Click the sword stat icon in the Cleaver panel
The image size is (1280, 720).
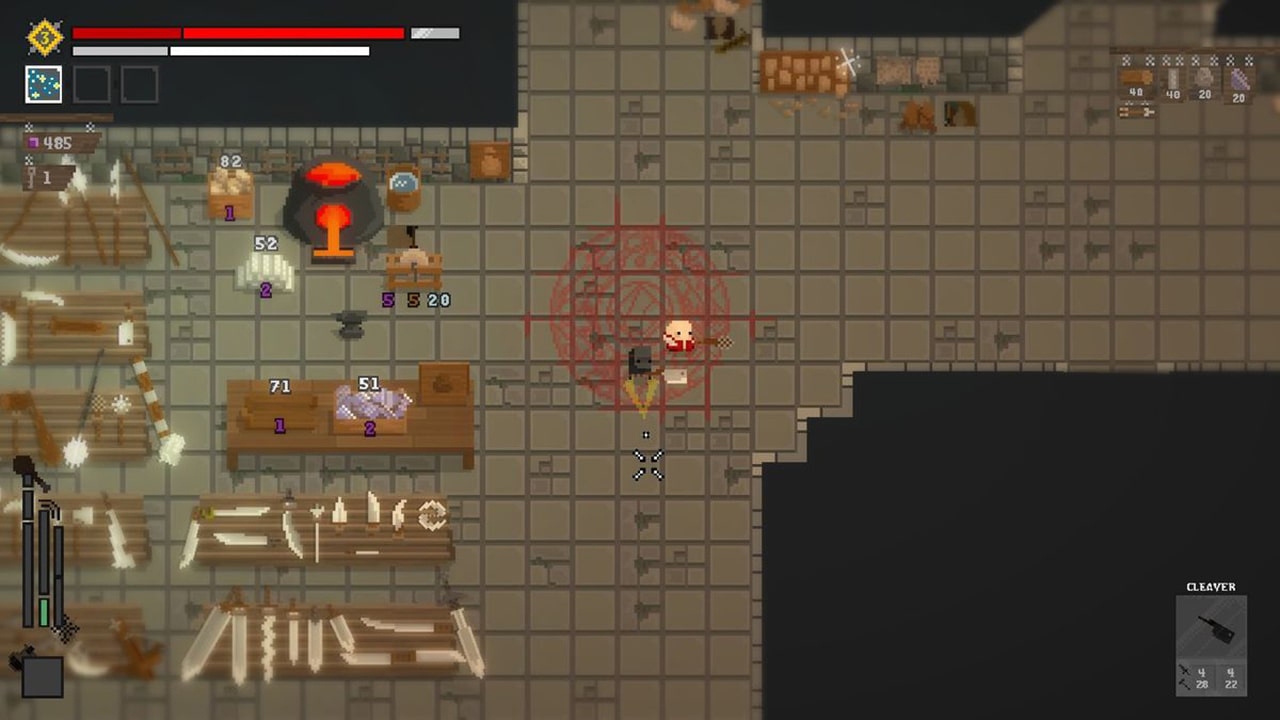click(1185, 670)
